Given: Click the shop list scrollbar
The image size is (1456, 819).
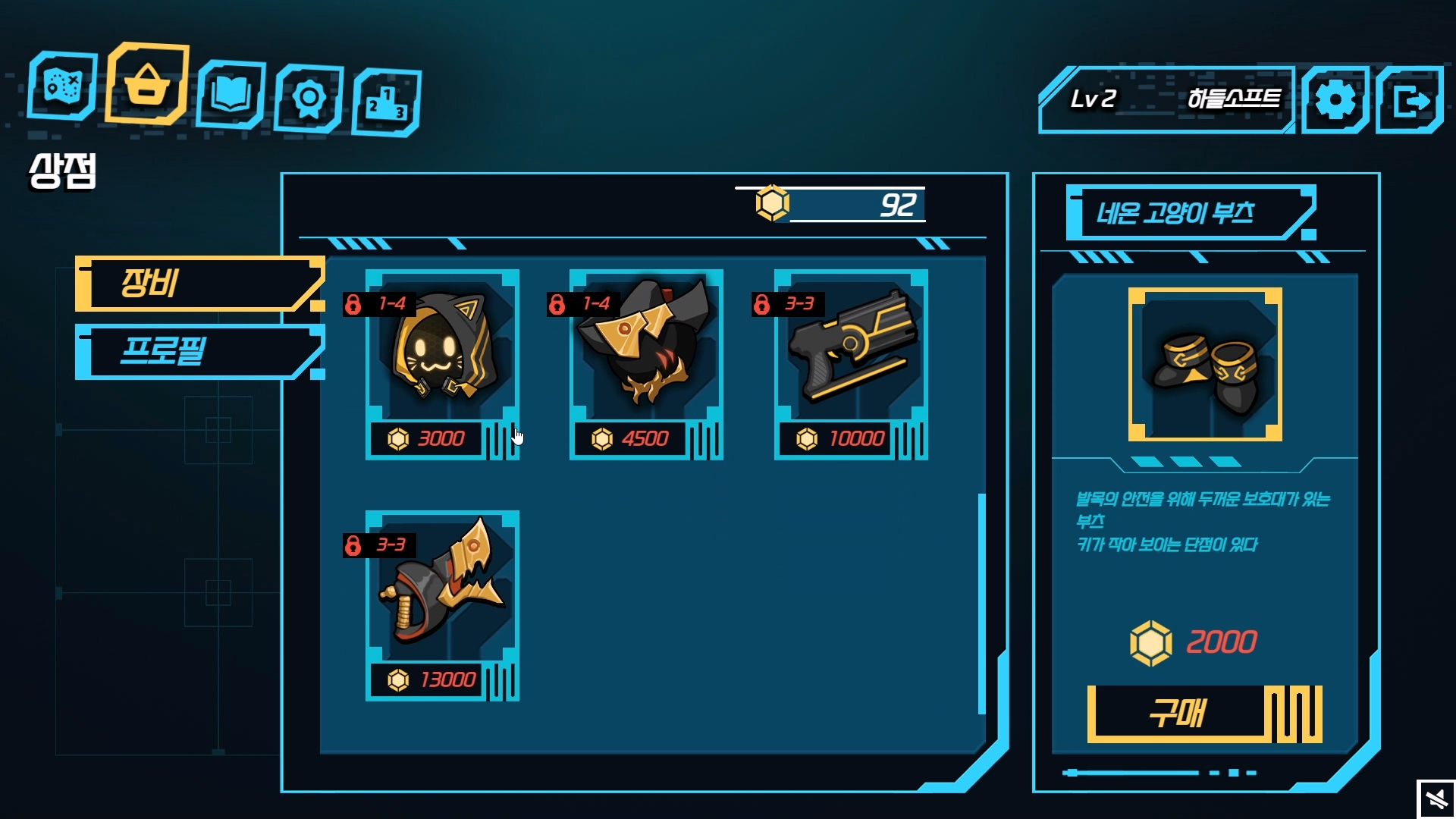Looking at the screenshot, I should 982,603.
